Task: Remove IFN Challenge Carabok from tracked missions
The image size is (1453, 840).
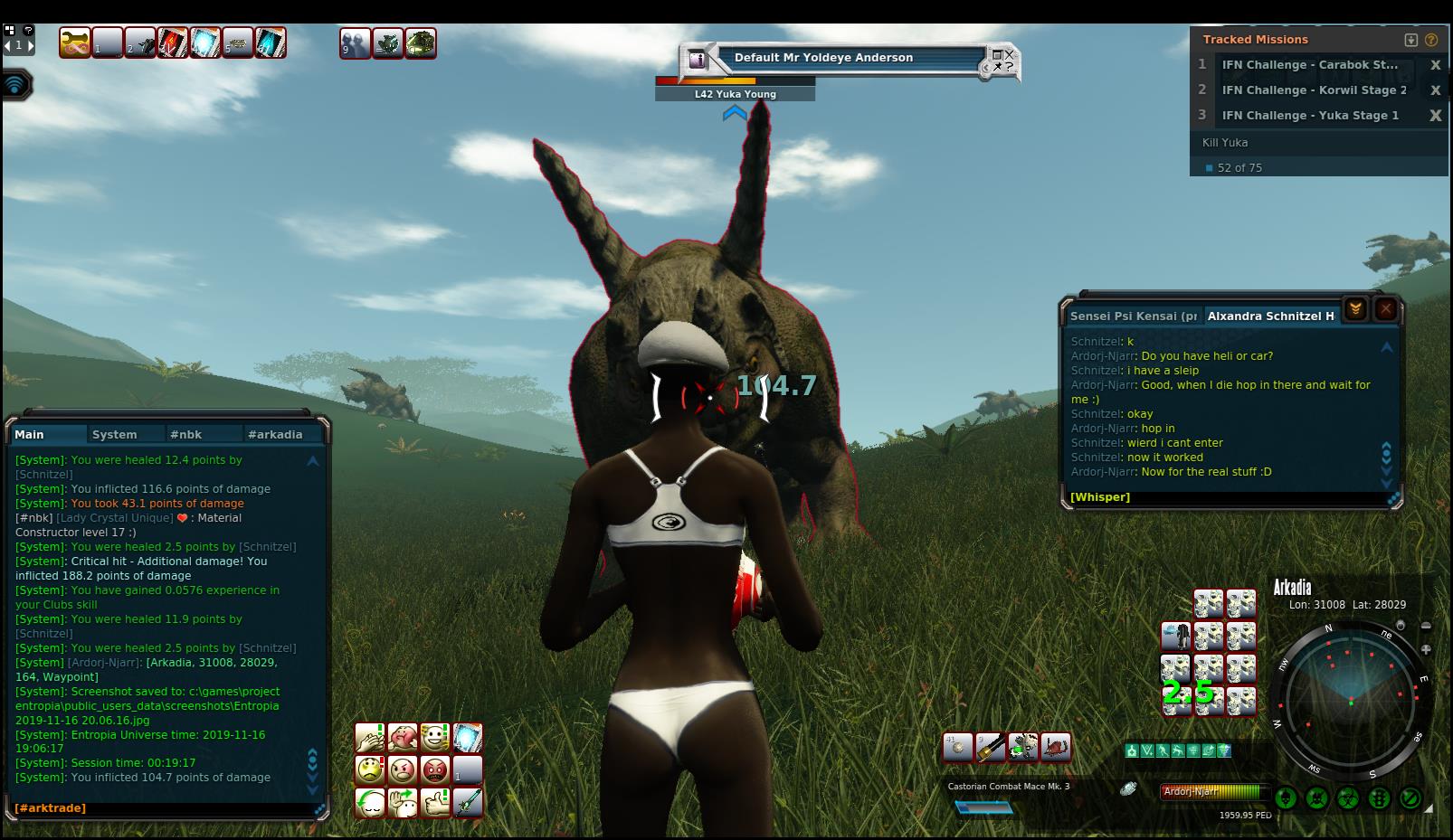Action: pyautogui.click(x=1435, y=65)
